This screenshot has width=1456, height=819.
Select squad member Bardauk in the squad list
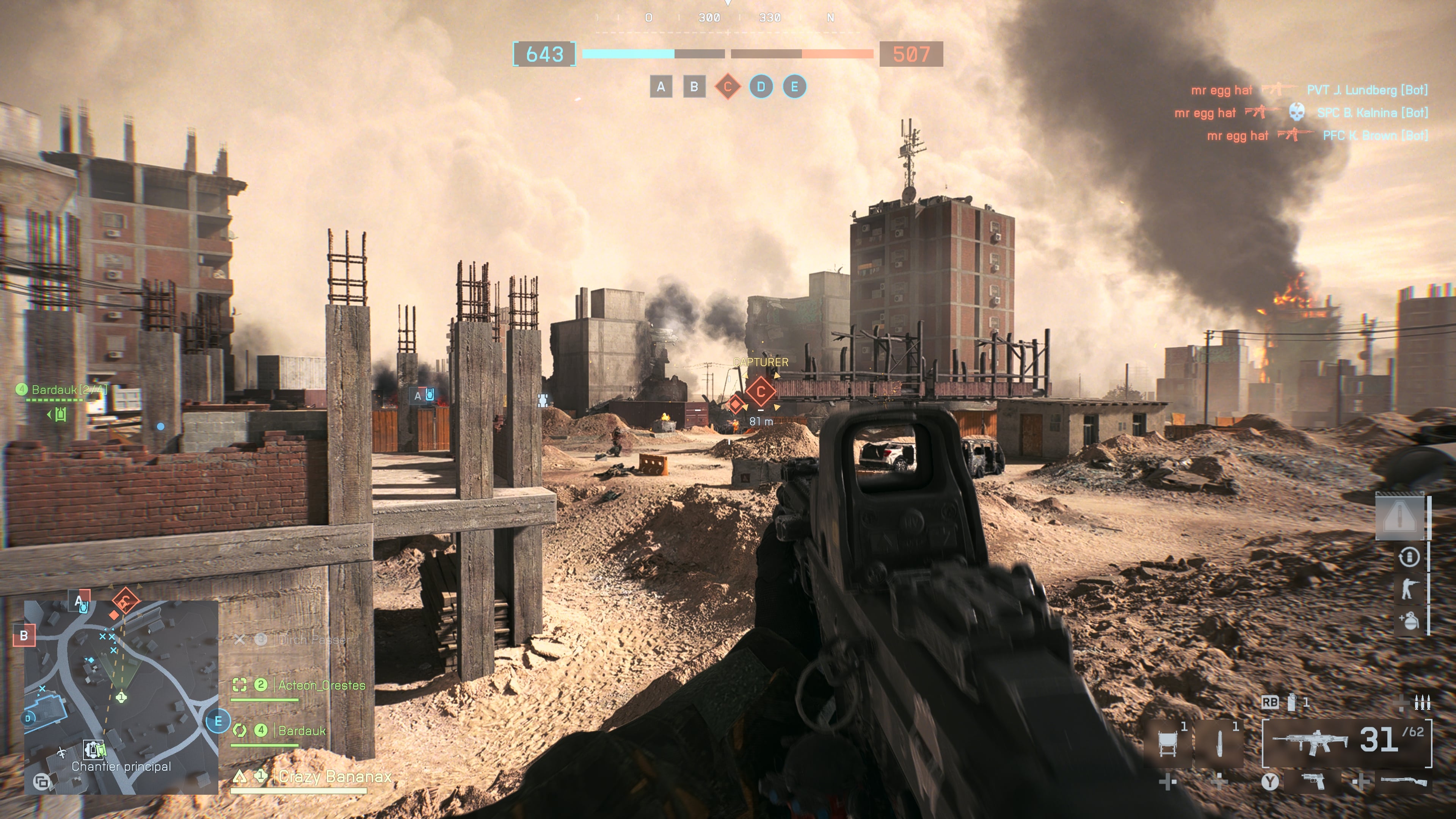(302, 731)
